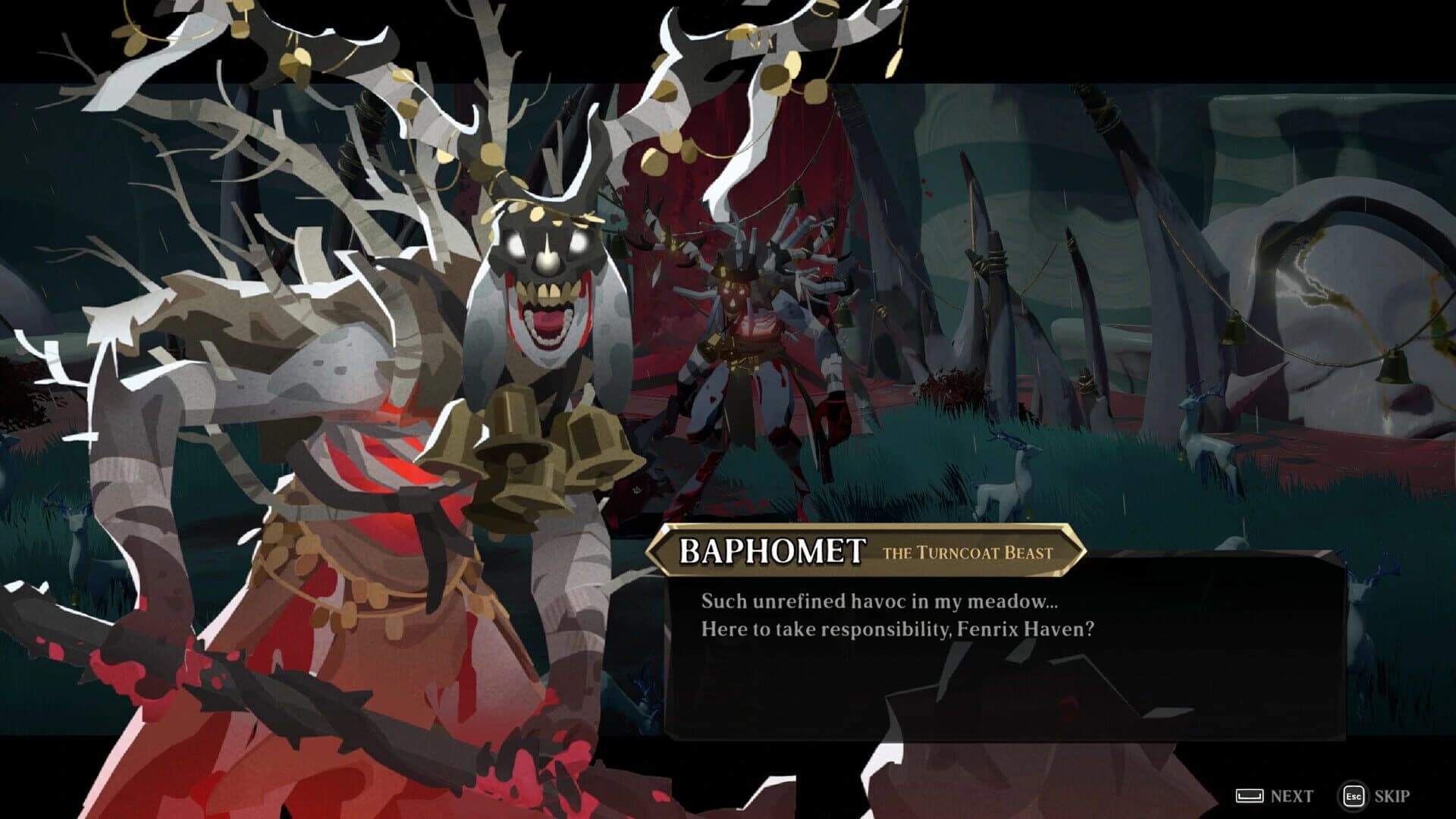Screen dimensions: 1456x819
Task: Click the Esc SKIP prompt icon
Action: [x=1354, y=796]
